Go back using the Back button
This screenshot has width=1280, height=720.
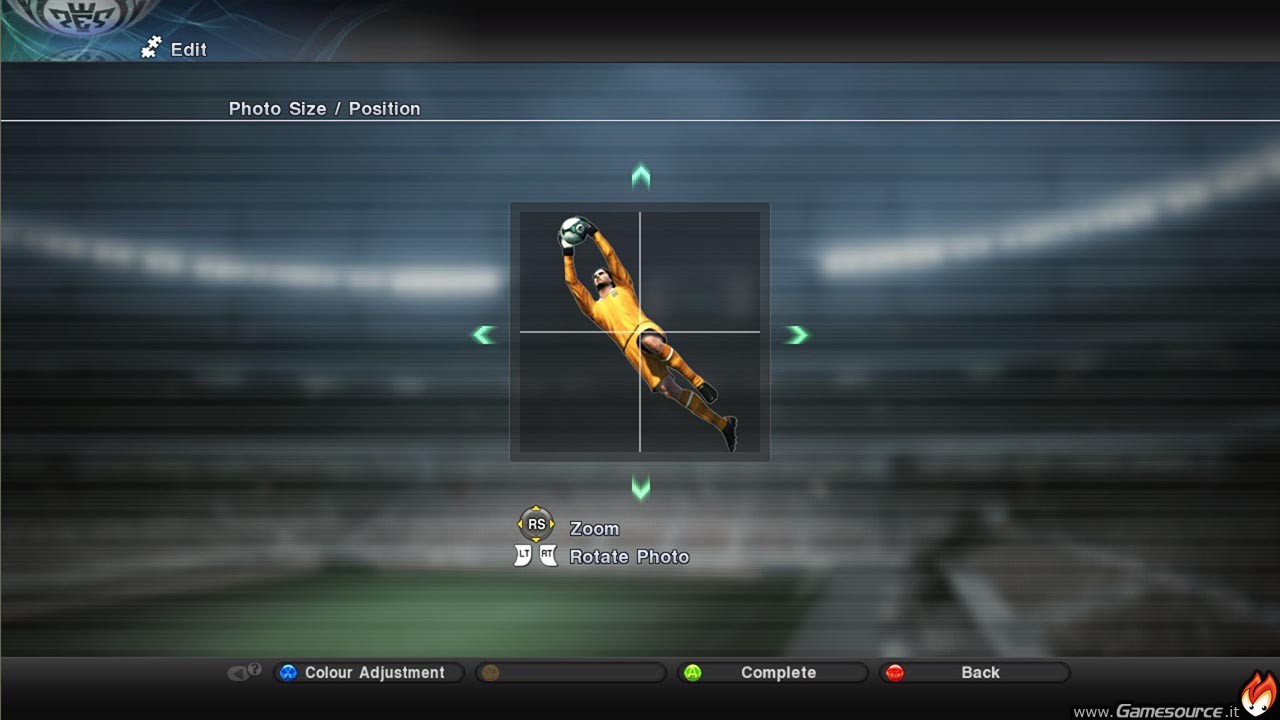click(974, 673)
